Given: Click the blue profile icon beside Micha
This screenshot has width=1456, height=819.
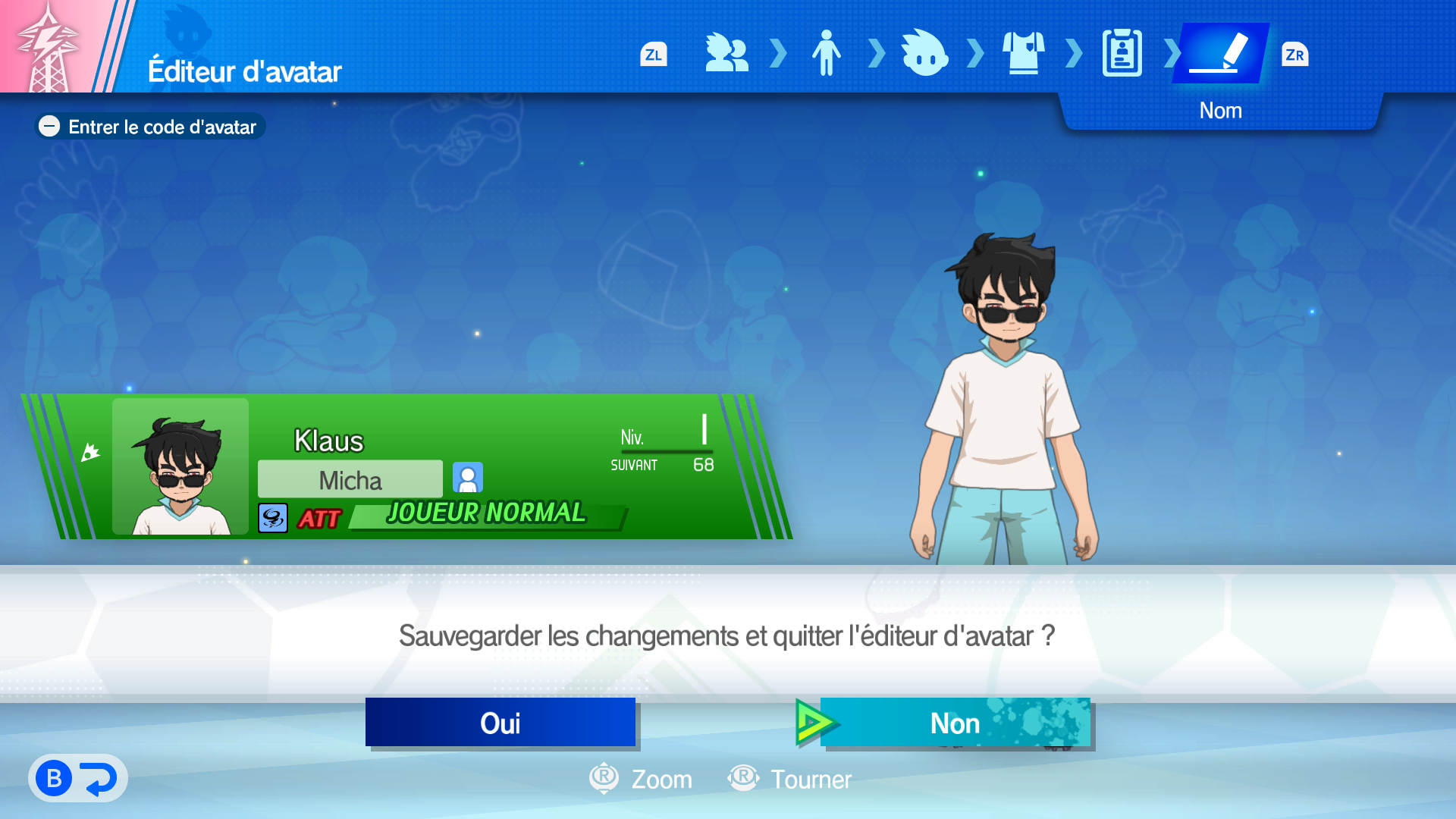Looking at the screenshot, I should tap(468, 478).
